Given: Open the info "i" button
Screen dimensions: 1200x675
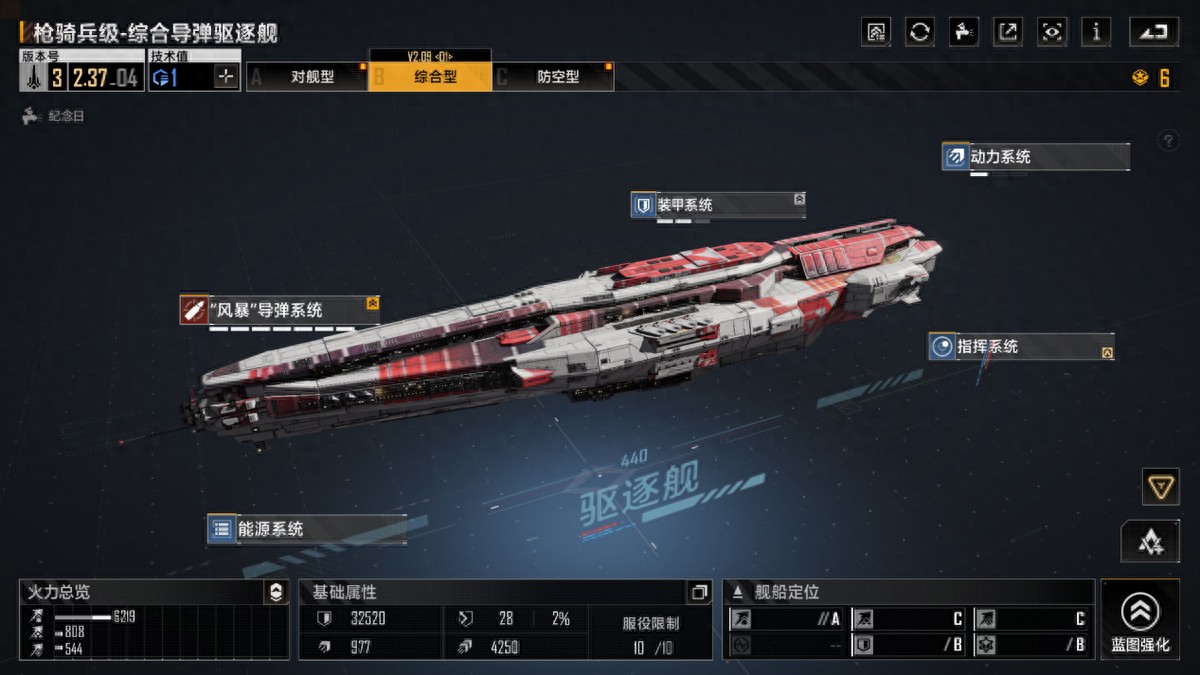Looking at the screenshot, I should [x=1096, y=32].
